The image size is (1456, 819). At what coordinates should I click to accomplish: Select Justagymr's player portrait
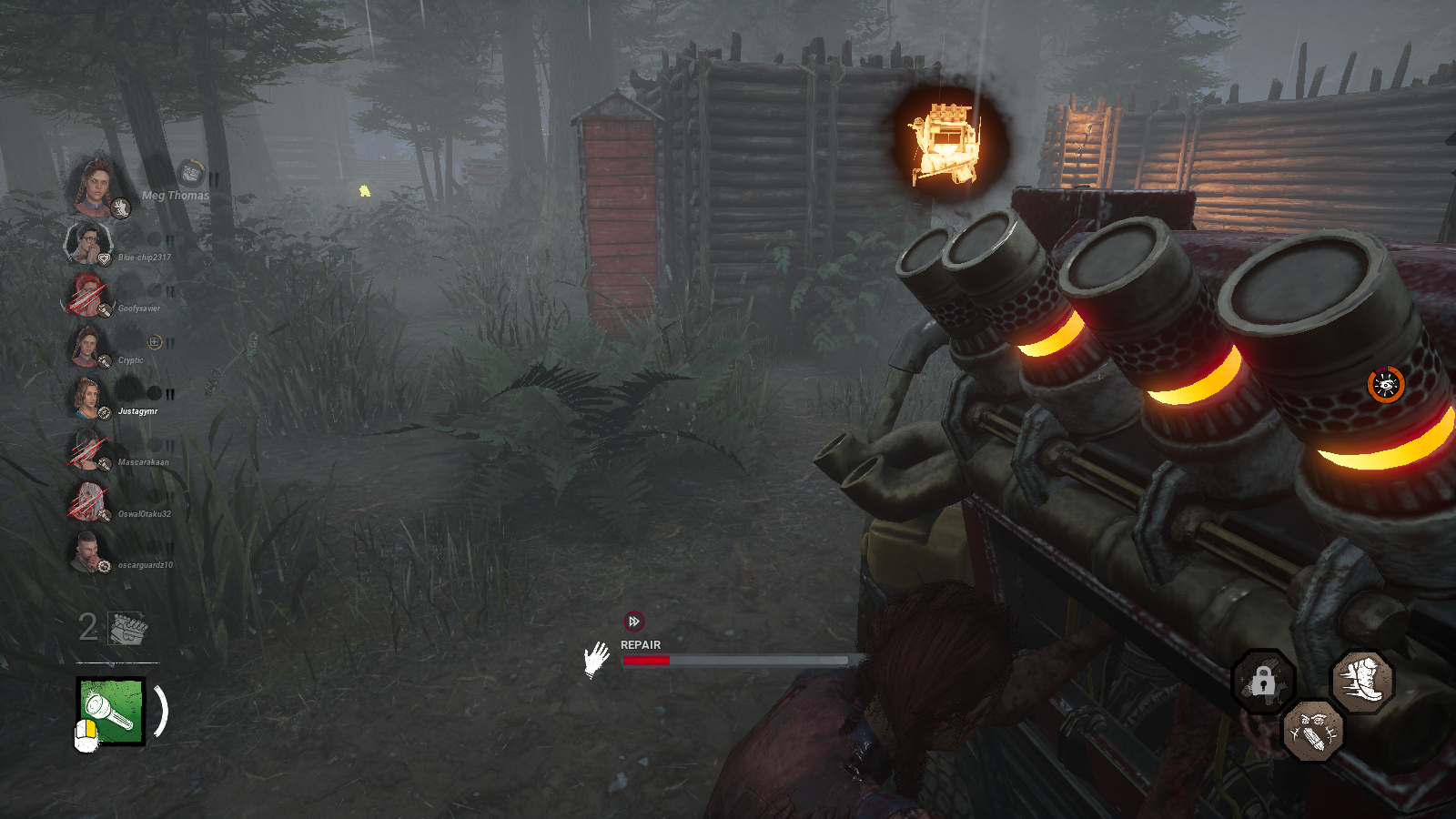pyautogui.click(x=86, y=398)
